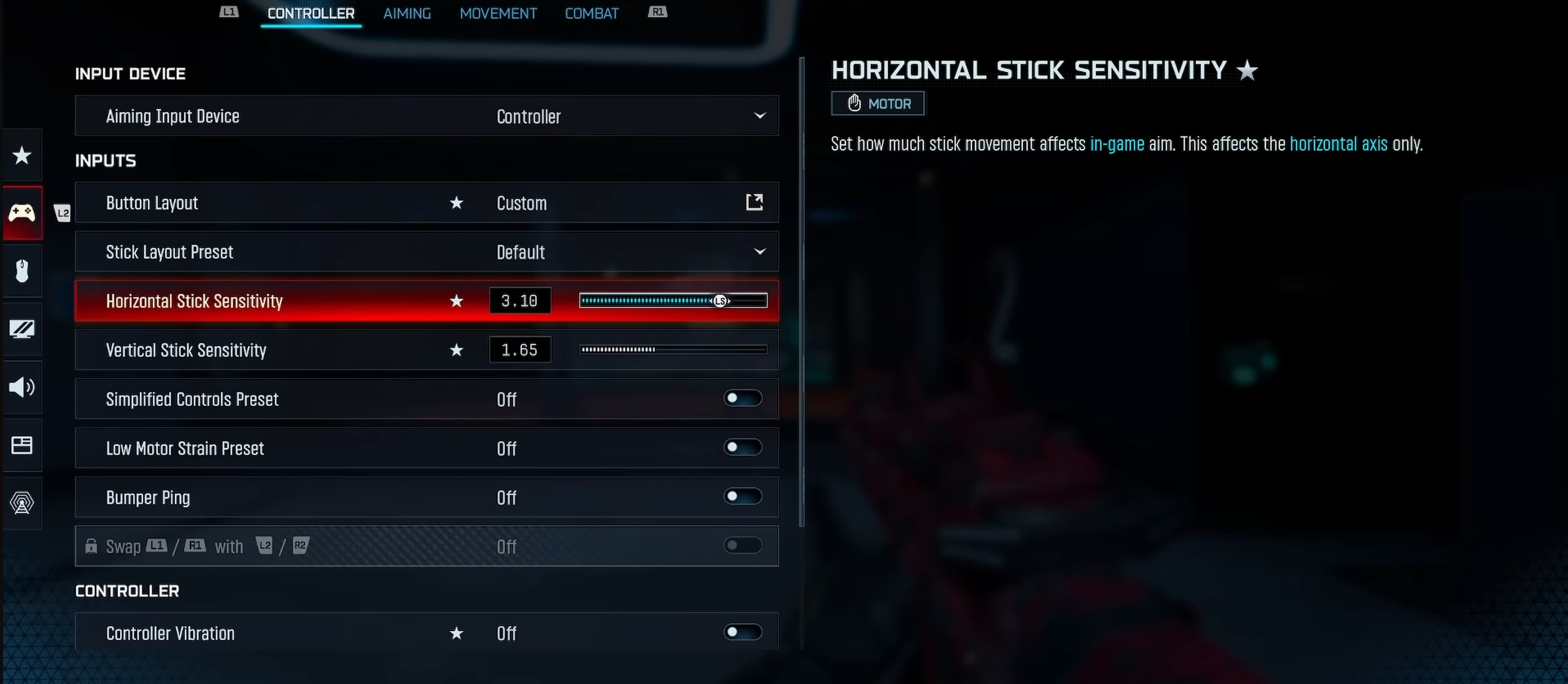Enable Controller Vibration

[742, 632]
